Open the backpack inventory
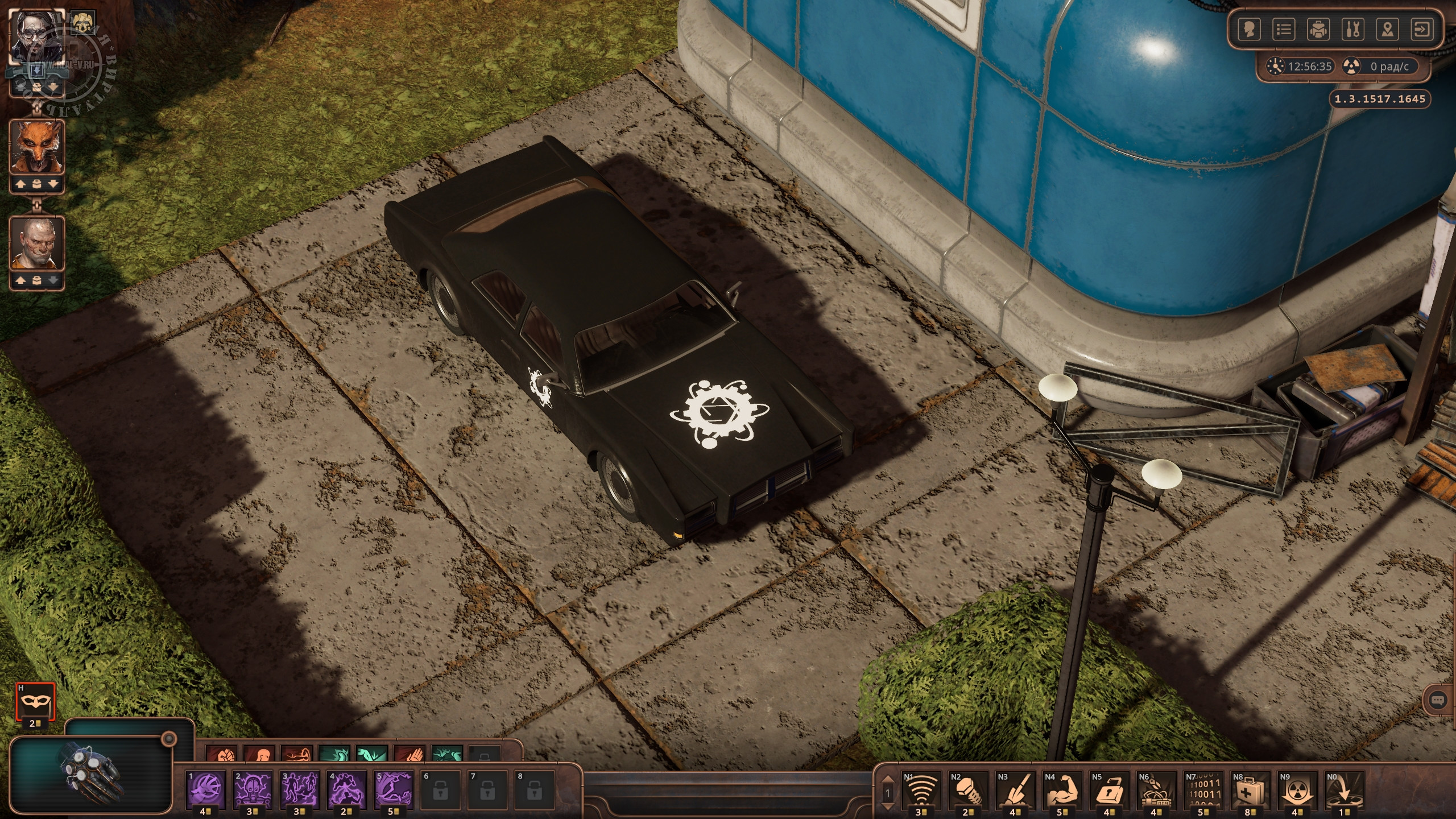Image resolution: width=1456 pixels, height=819 pixels. pyautogui.click(x=1318, y=30)
